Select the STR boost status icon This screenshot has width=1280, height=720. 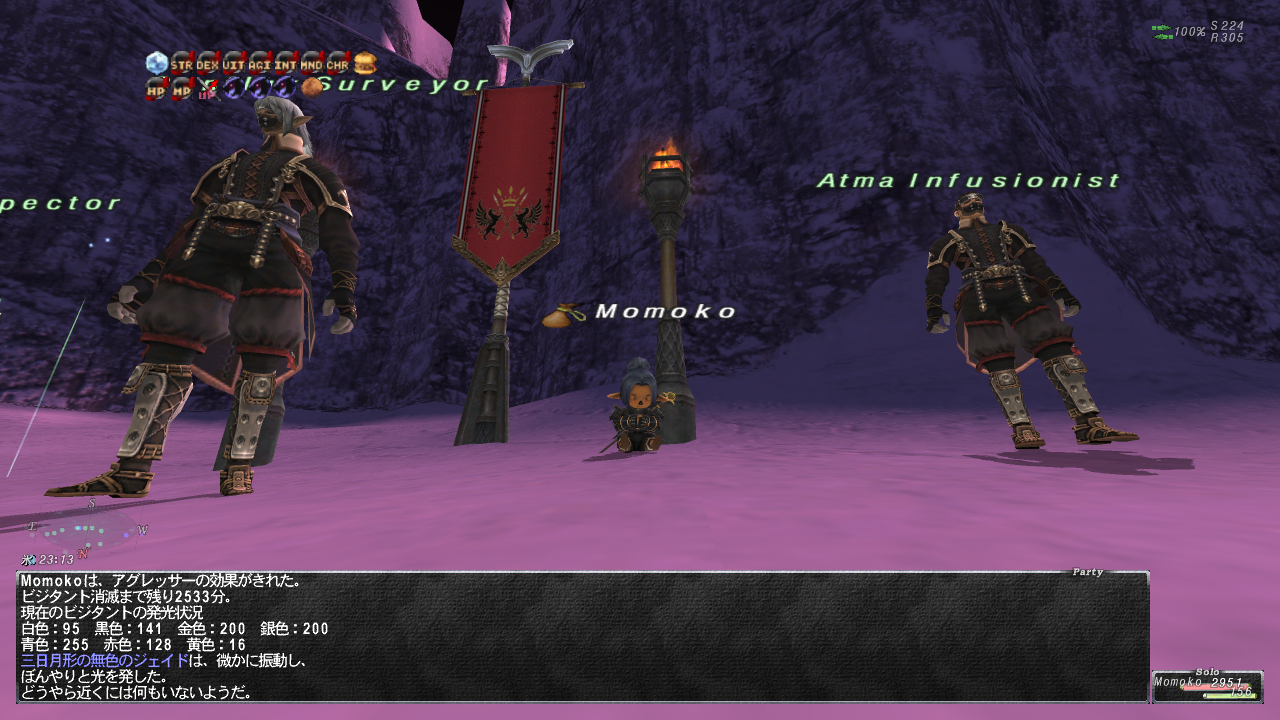[x=182, y=64]
